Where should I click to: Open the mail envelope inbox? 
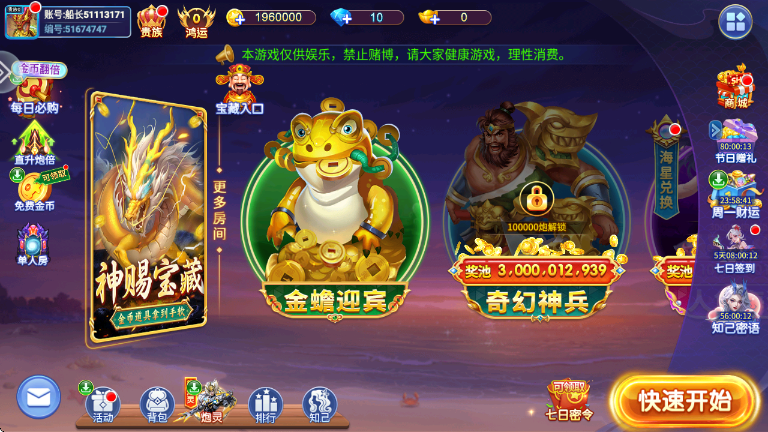pos(39,397)
